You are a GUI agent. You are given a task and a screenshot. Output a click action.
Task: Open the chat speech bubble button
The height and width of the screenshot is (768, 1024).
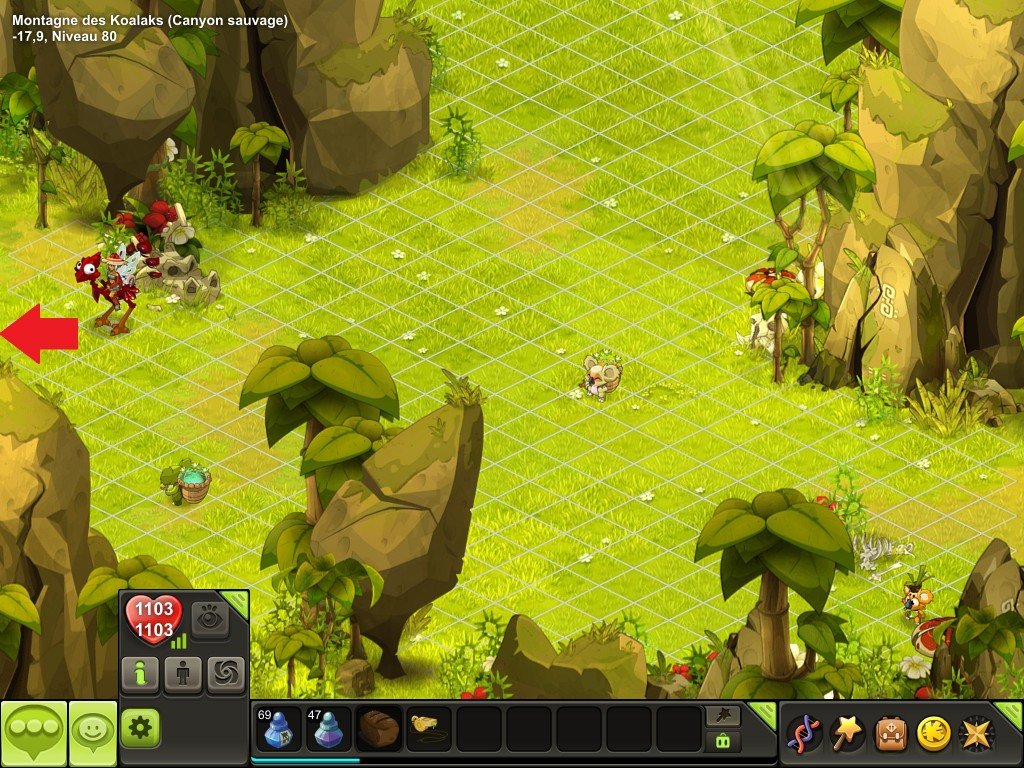33,733
